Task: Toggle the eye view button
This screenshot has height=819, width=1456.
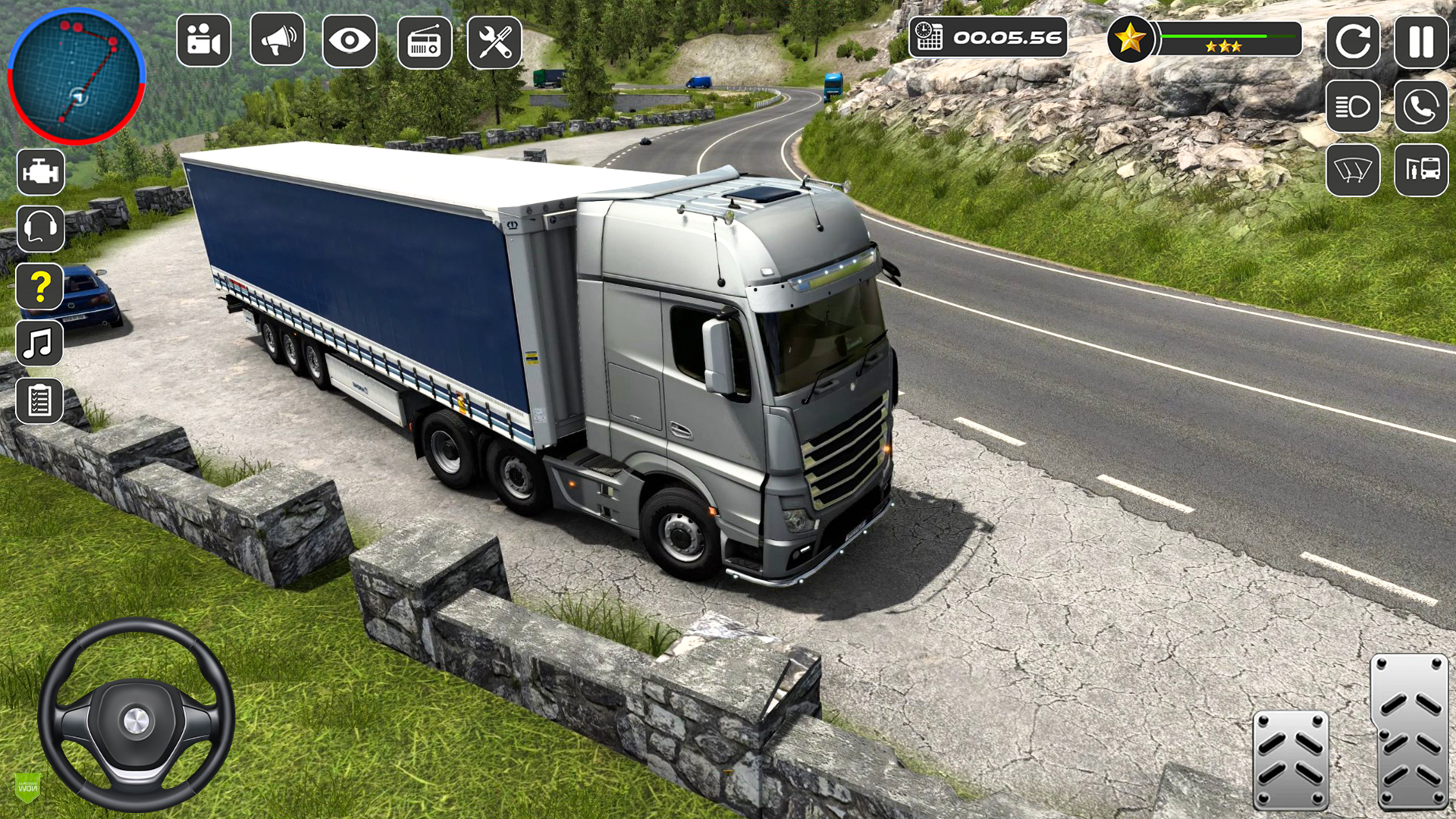Action: point(350,40)
